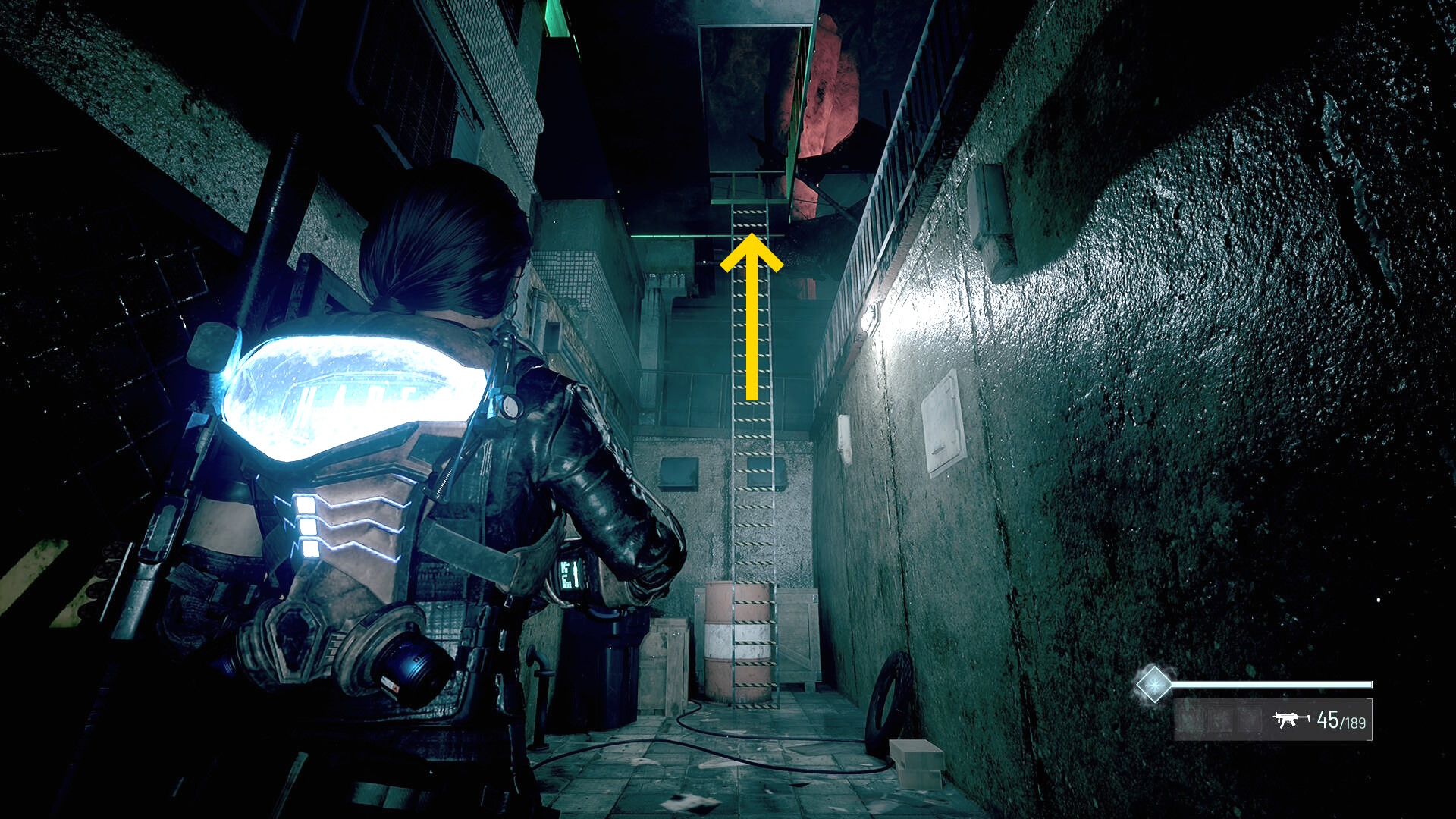Image resolution: width=1456 pixels, height=819 pixels.
Task: Select the submachine gun weapon icon
Action: (1291, 719)
